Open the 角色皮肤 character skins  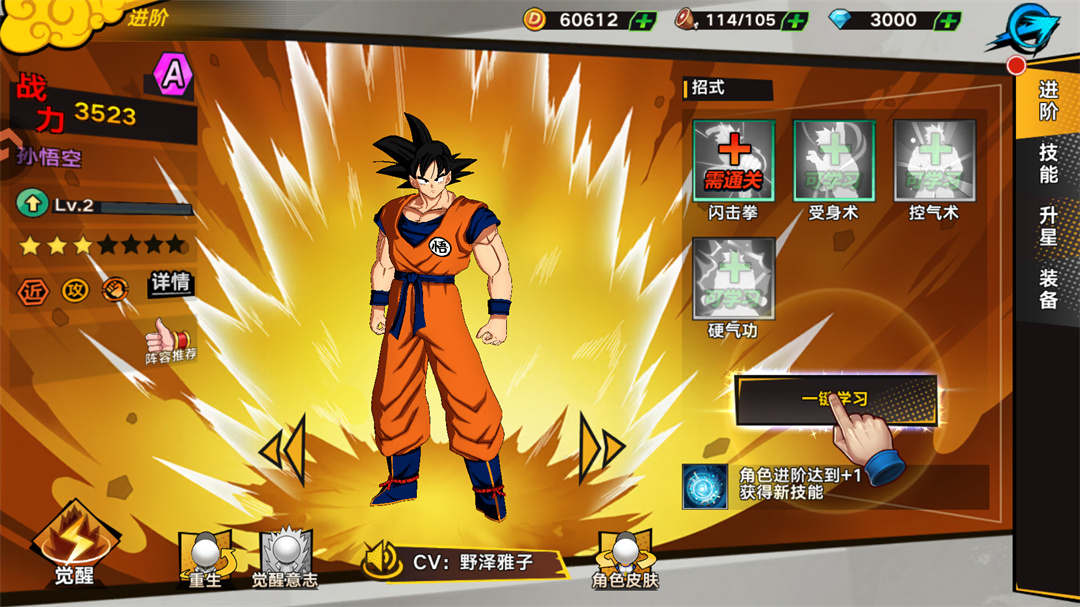625,558
